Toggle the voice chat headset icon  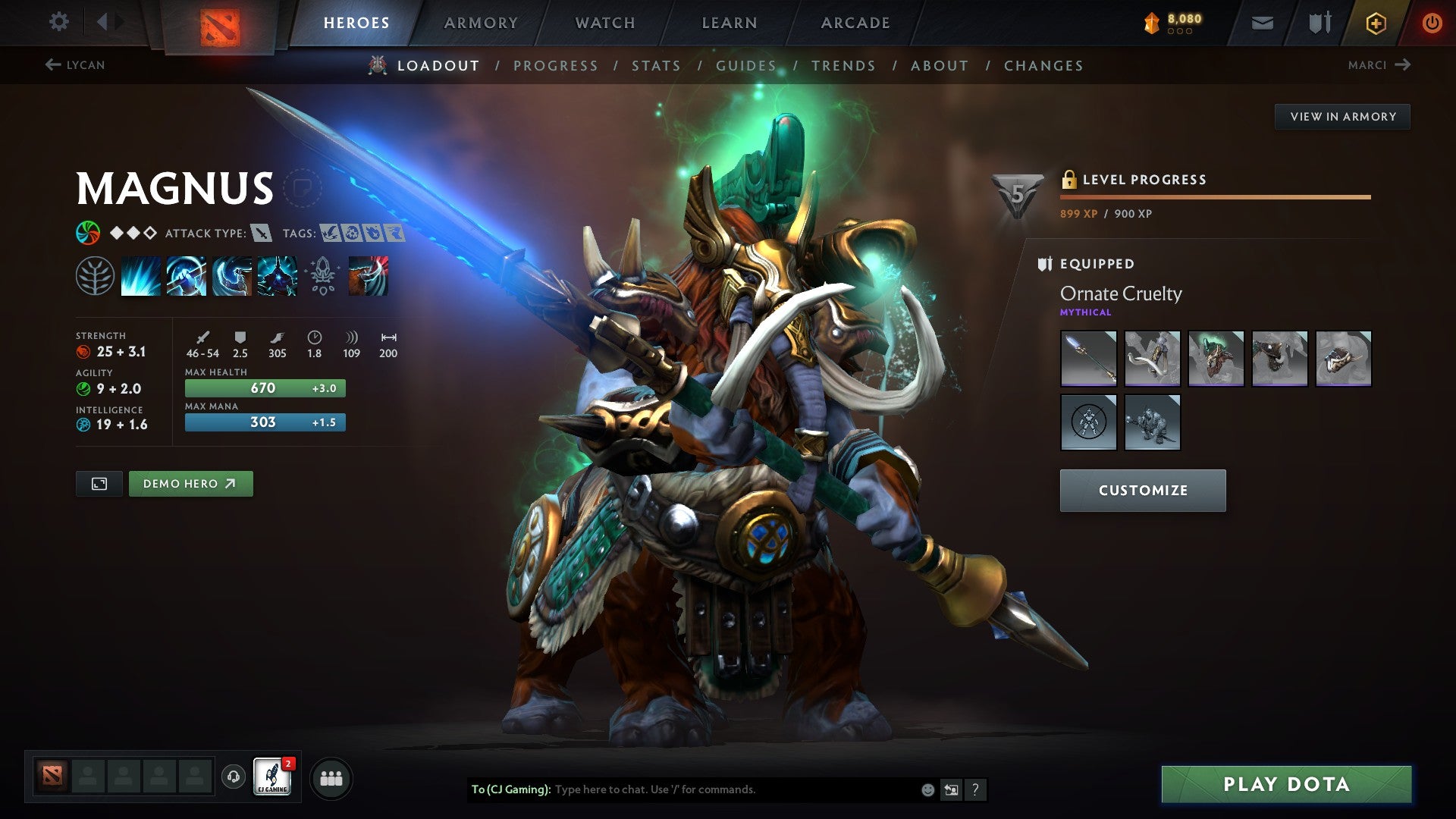tap(235, 777)
